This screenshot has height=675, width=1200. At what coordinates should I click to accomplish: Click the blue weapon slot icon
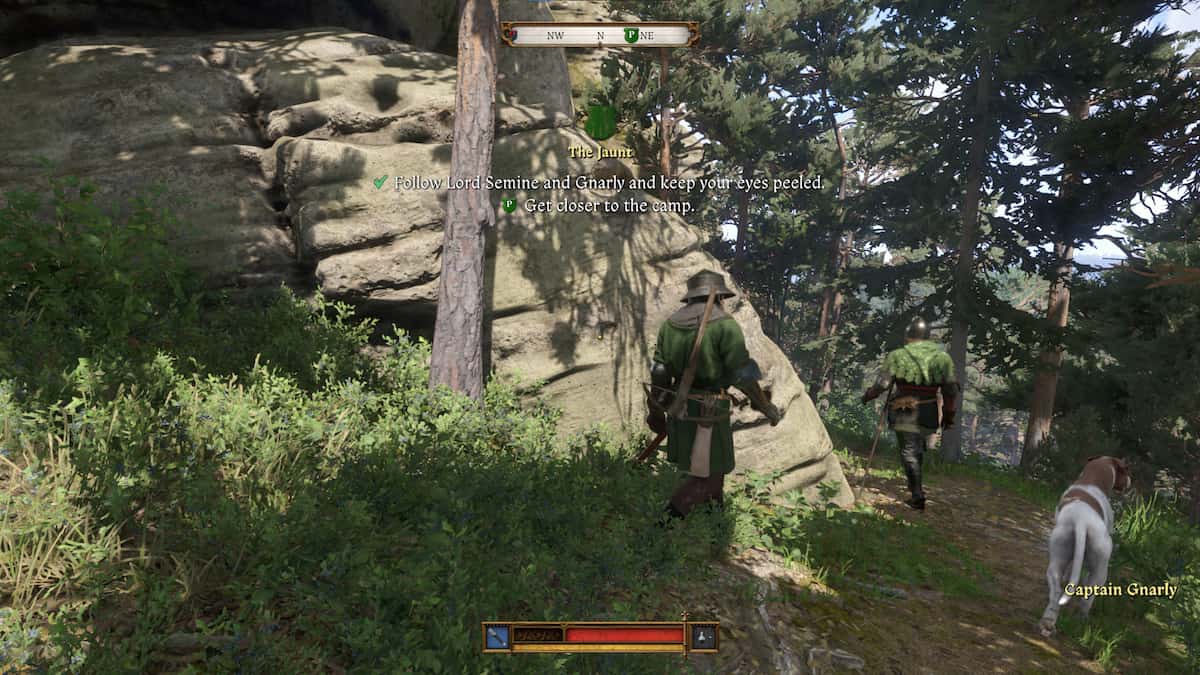click(x=497, y=636)
